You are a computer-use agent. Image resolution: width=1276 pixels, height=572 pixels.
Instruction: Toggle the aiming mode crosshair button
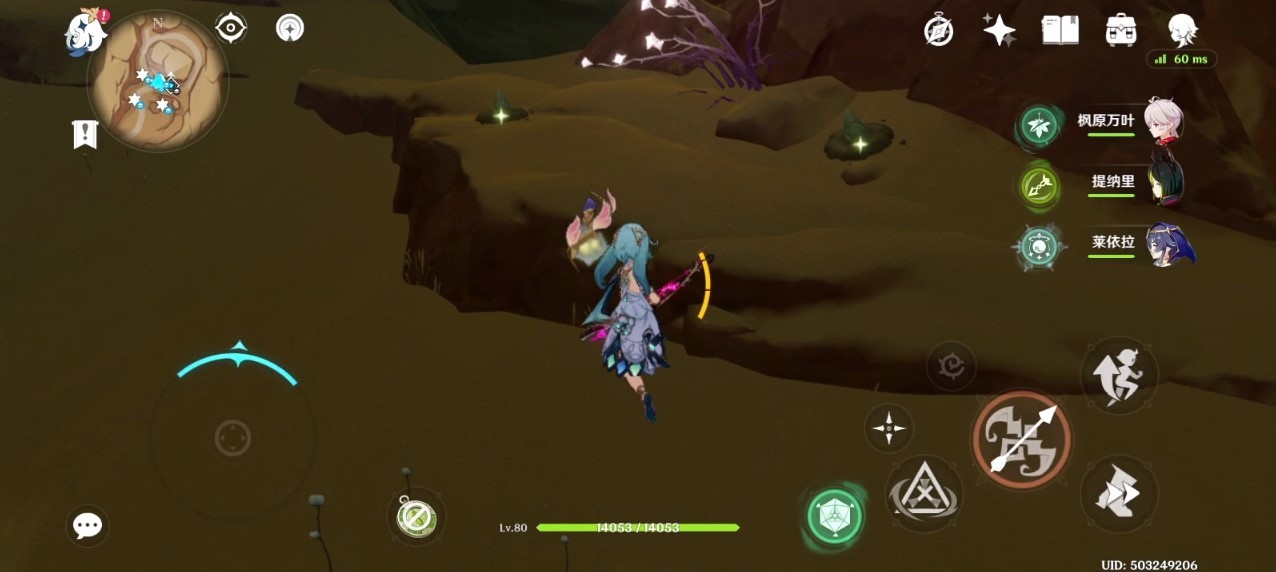pyautogui.click(x=888, y=428)
